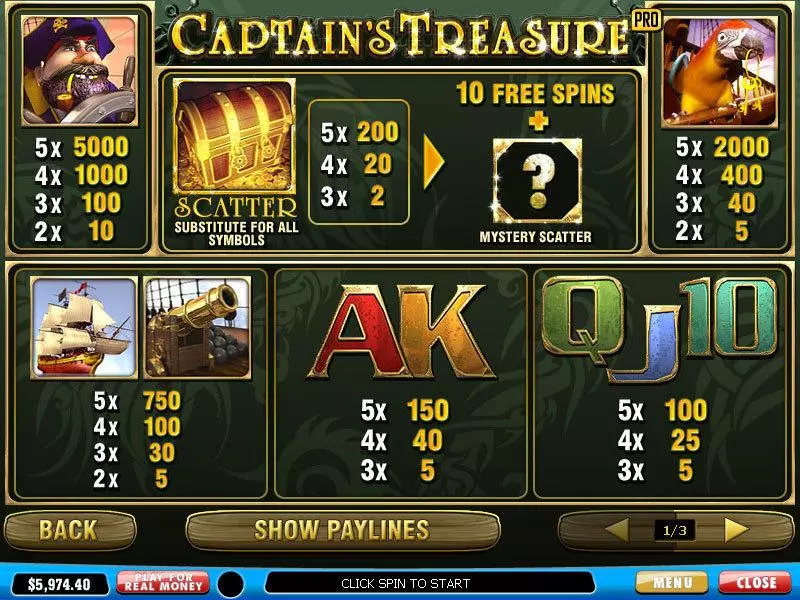Advance to the next paytable page
Screen dimensions: 800x600
coord(736,529)
